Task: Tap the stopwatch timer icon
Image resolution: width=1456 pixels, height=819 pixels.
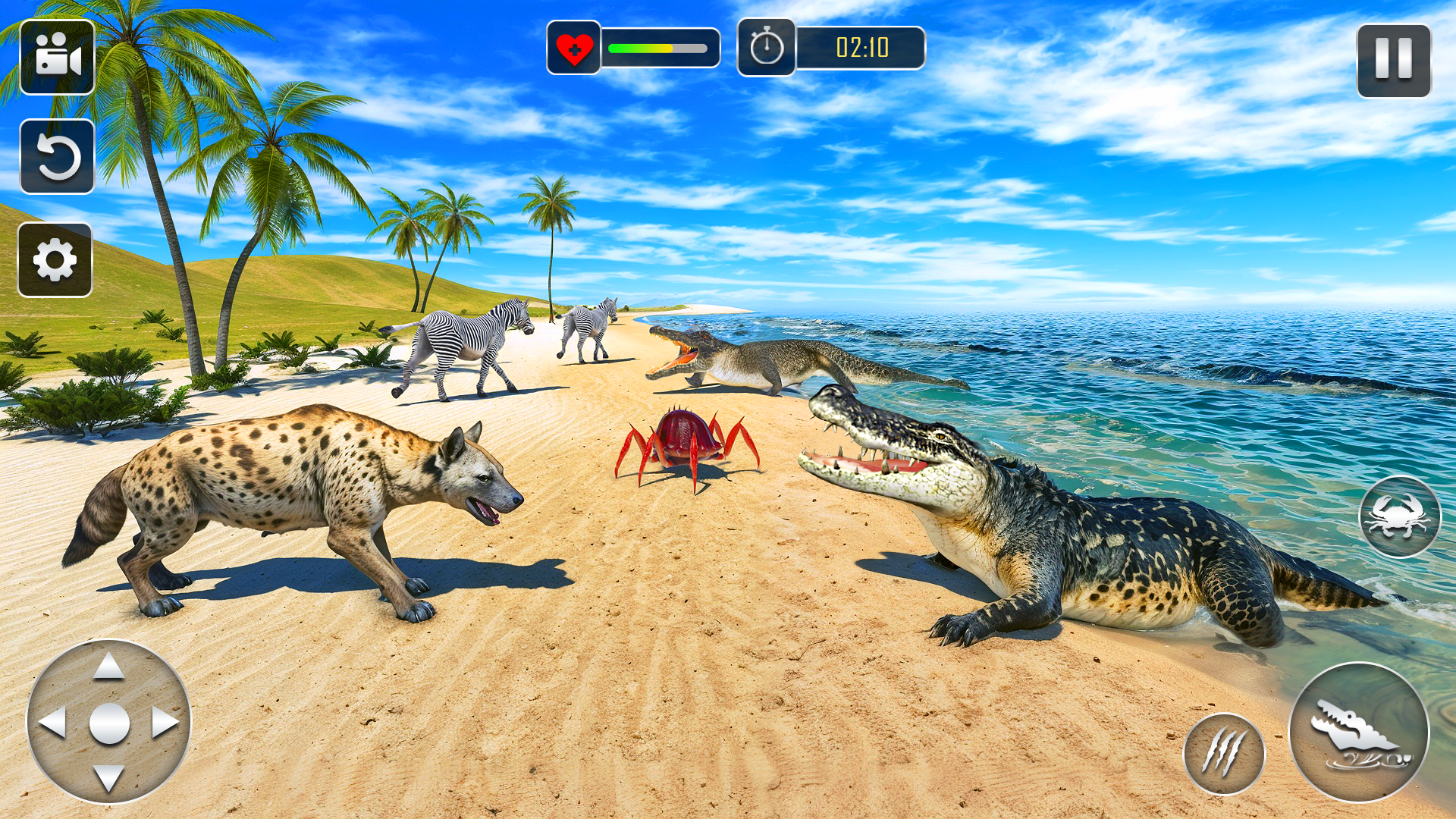Action: pos(766,47)
